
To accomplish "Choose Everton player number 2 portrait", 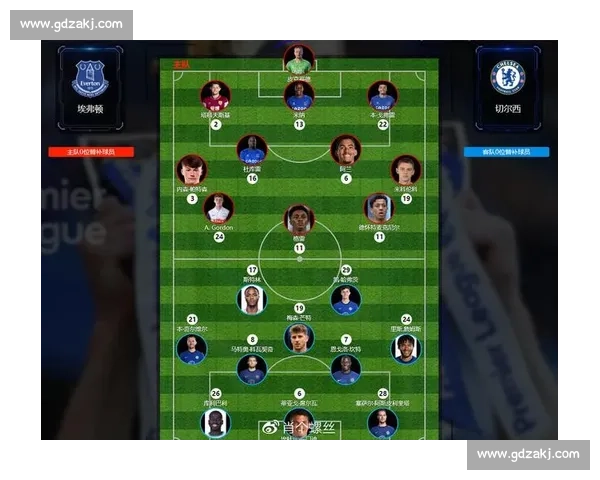I will tap(215, 96).
